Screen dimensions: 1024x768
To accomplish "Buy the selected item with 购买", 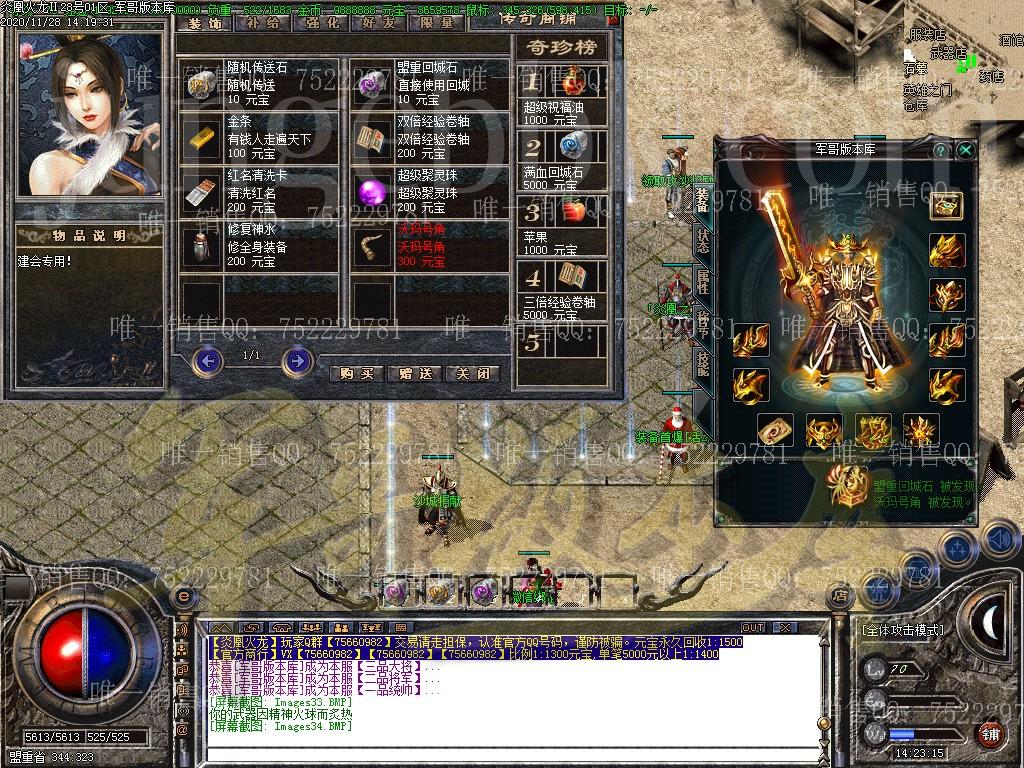I will click(x=356, y=373).
